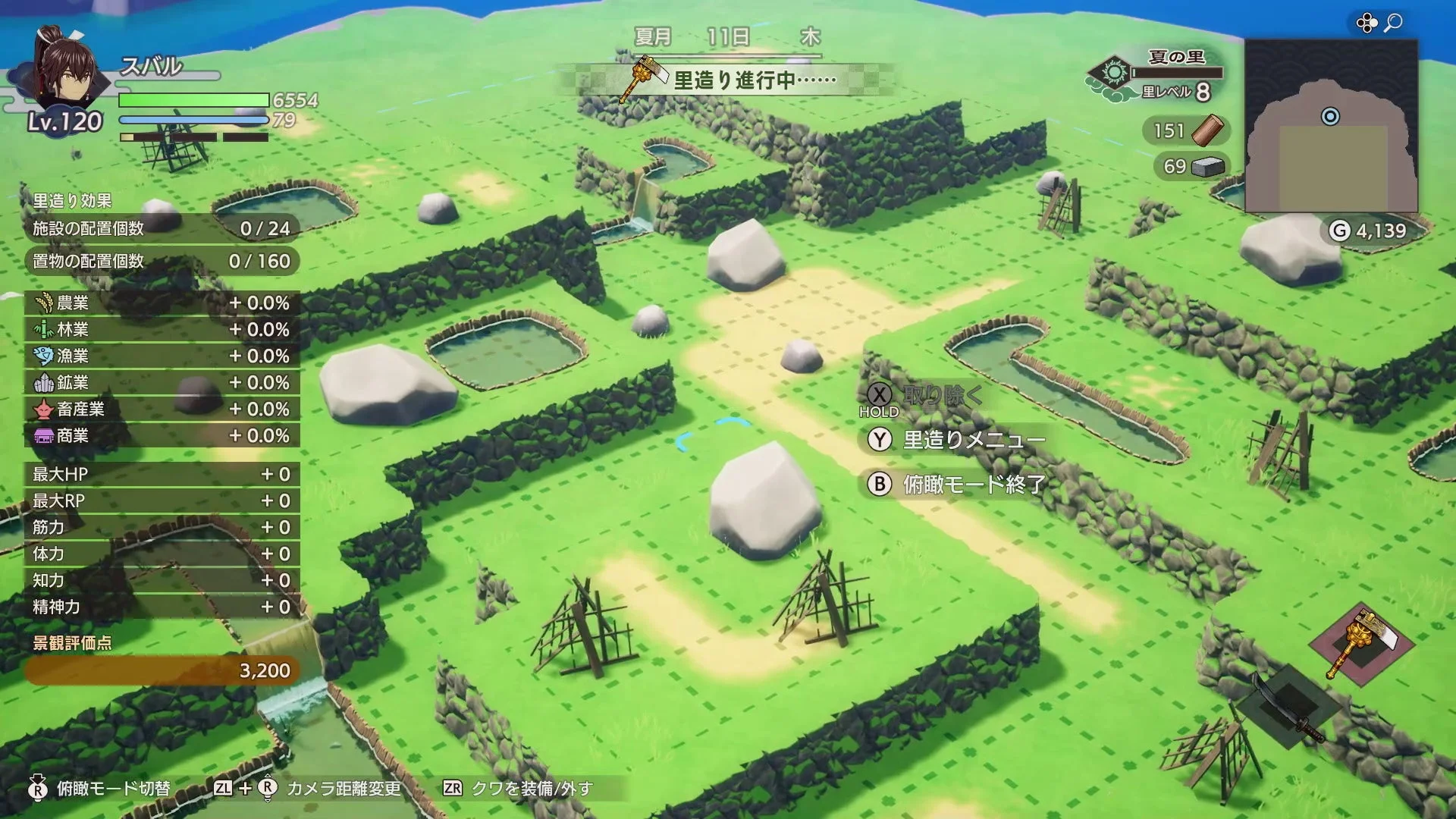Open the 里造りメニュー option
This screenshot has height=819, width=1456.
pos(973,440)
